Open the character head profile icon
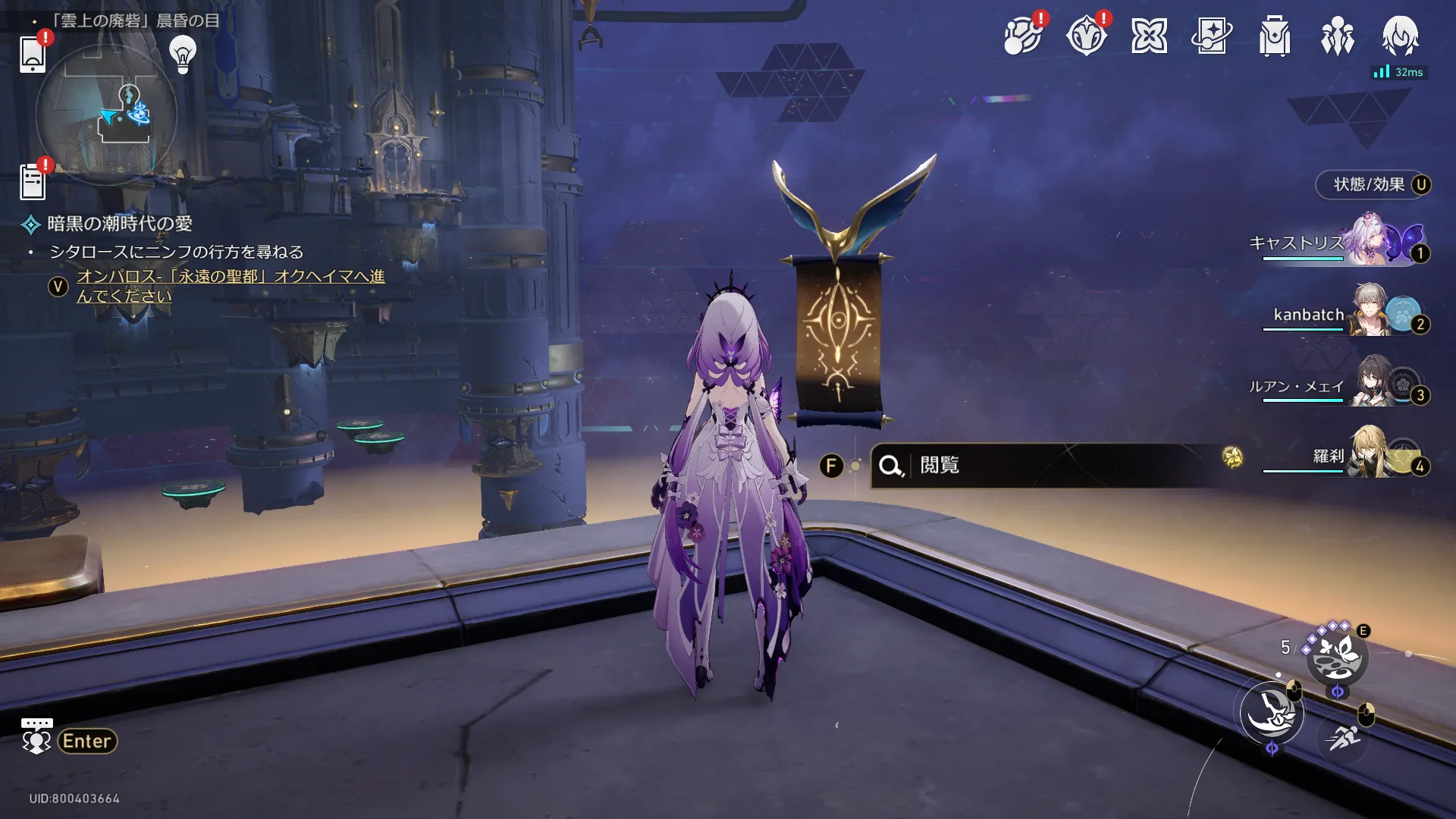The image size is (1456, 819). tap(1400, 36)
